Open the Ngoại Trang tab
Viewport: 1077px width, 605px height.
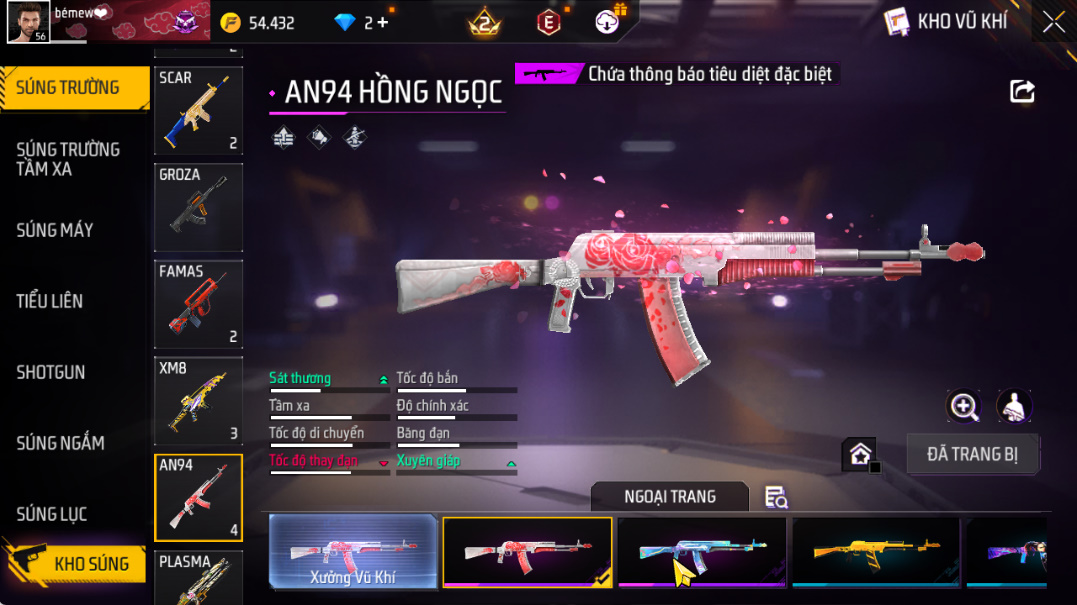pyautogui.click(x=669, y=497)
